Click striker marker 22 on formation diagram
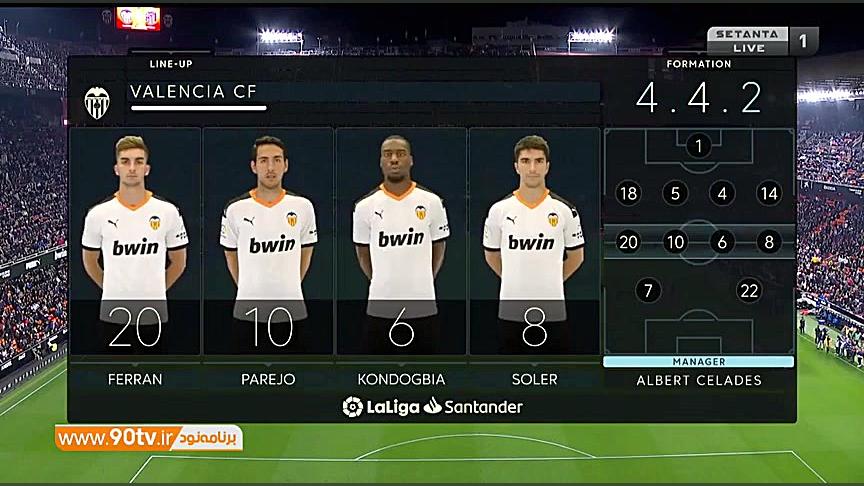The width and height of the screenshot is (864, 486). click(x=749, y=291)
